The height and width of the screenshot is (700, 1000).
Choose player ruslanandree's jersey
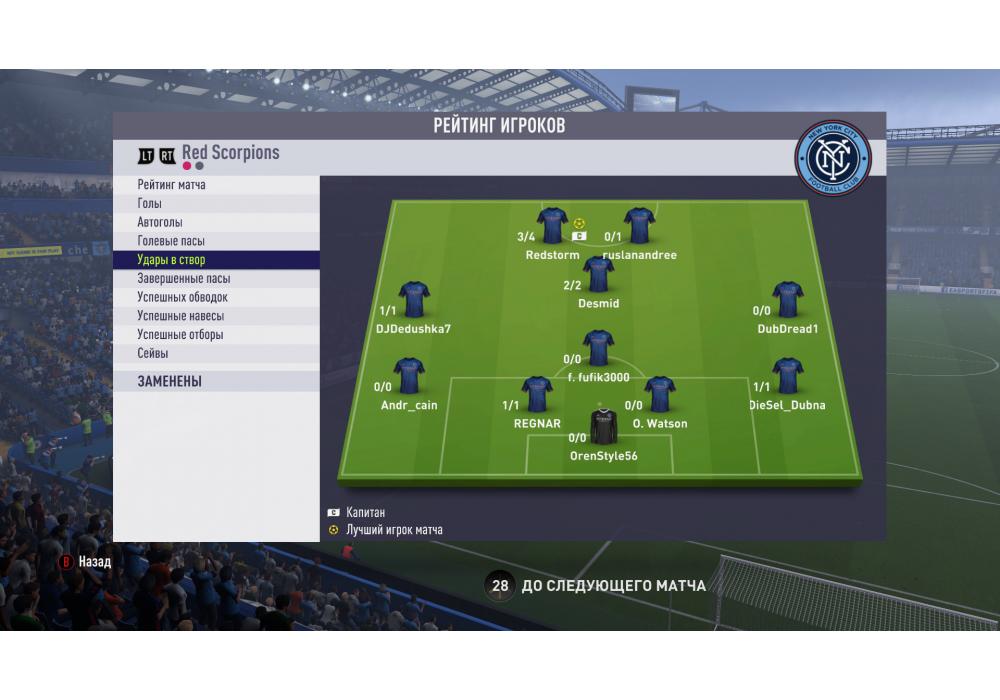639,226
